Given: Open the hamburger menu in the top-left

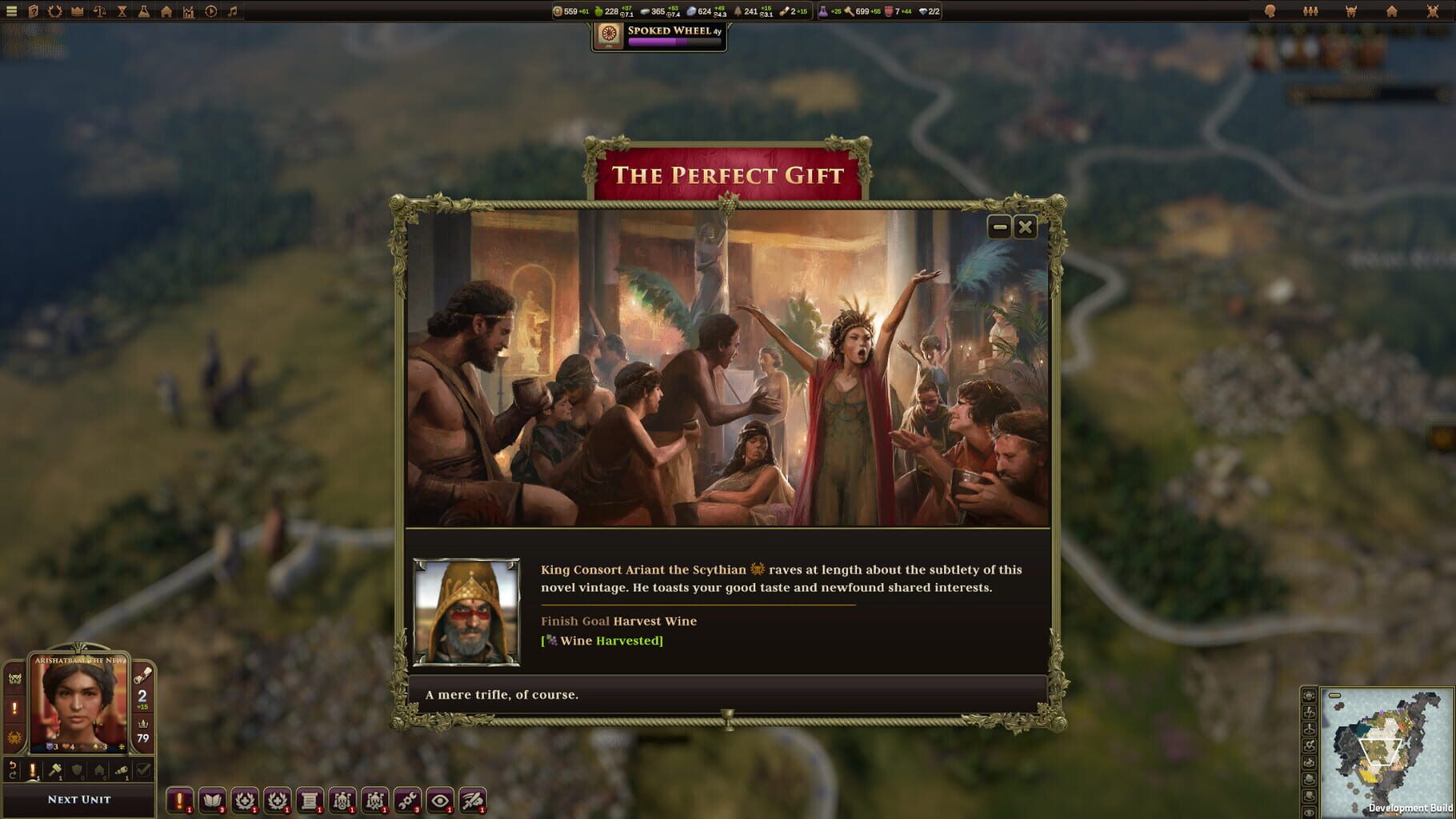Looking at the screenshot, I should pos(10,10).
